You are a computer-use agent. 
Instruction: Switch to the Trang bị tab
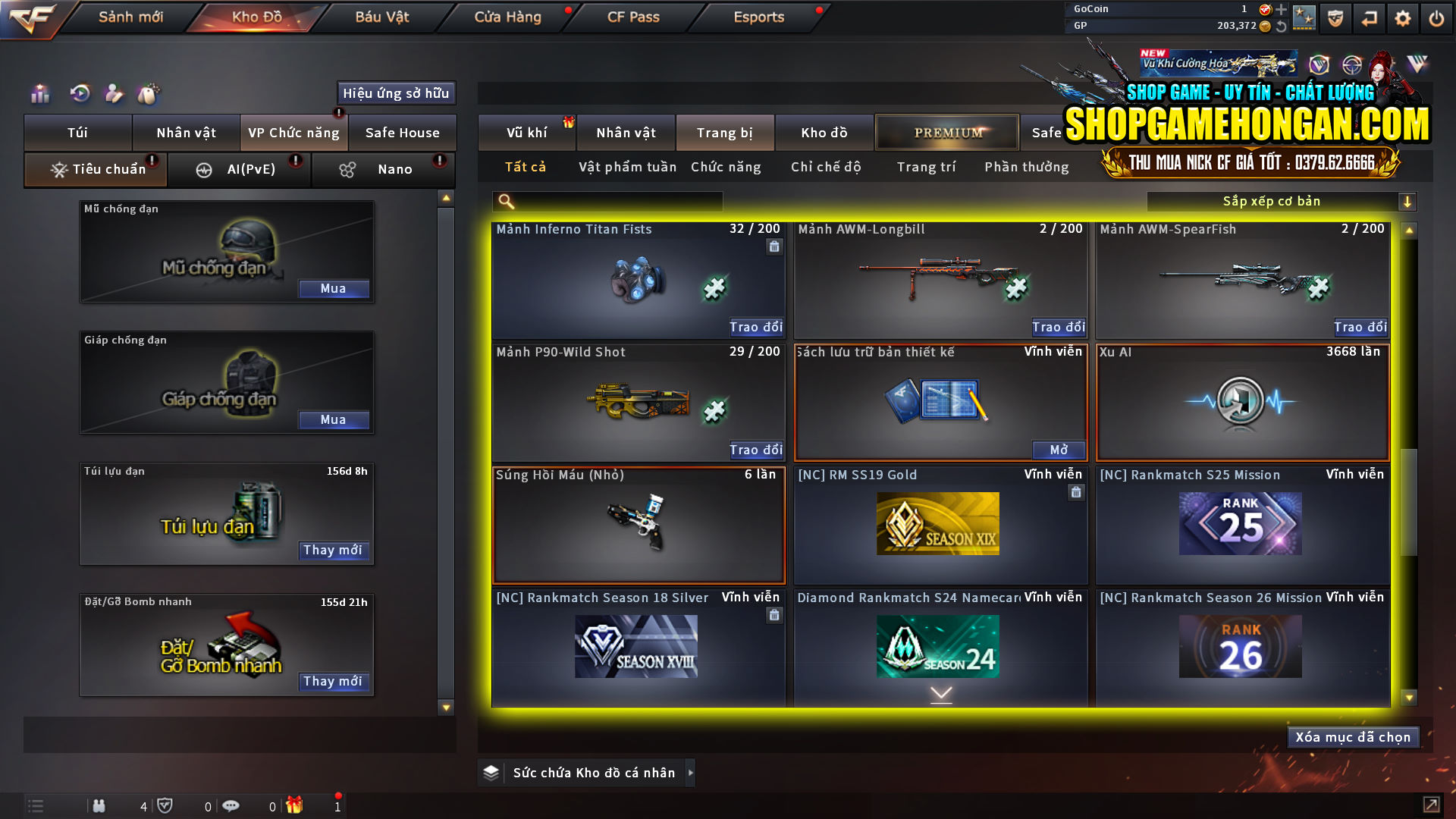725,132
